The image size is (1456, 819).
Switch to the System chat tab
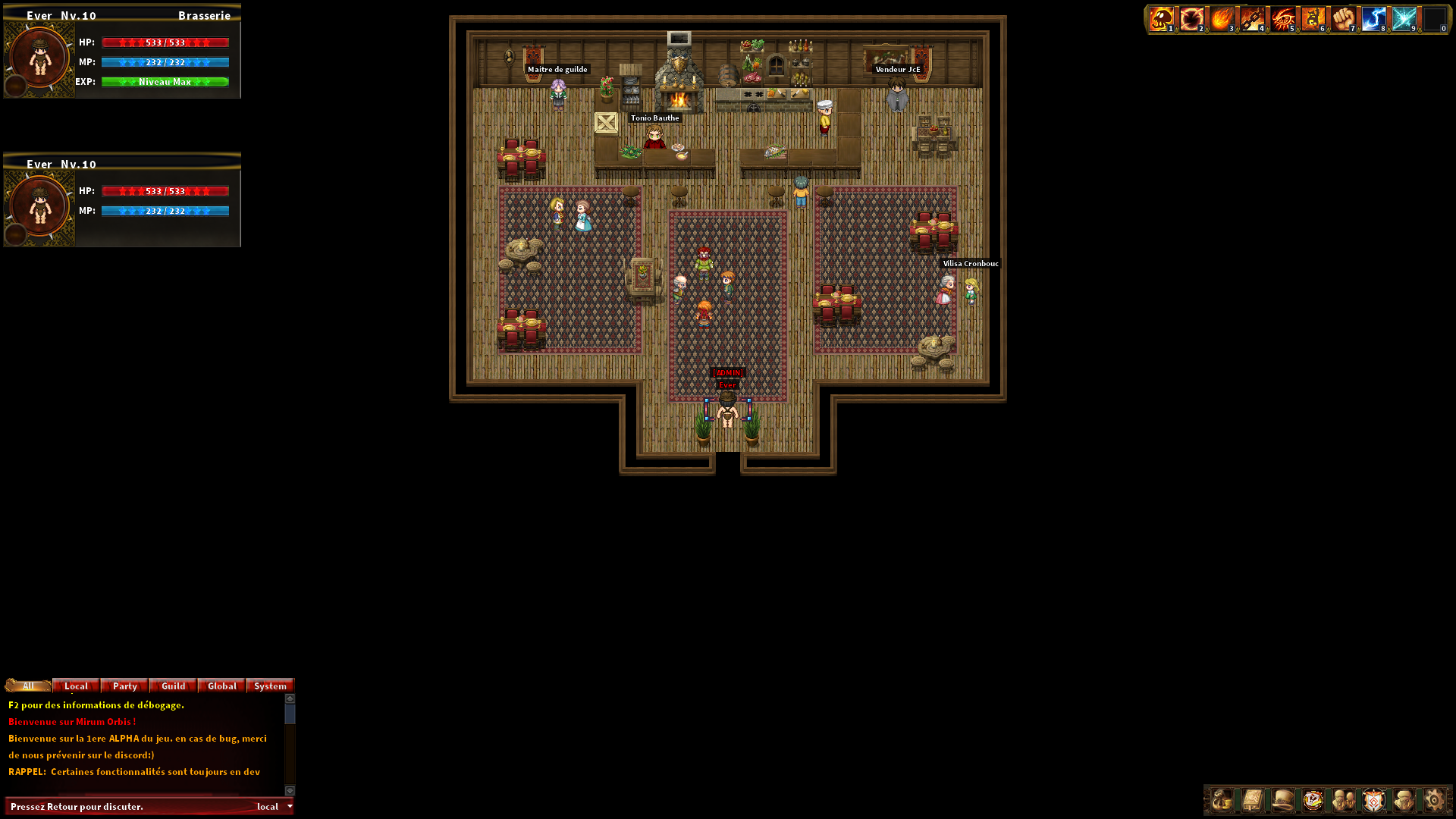click(270, 686)
